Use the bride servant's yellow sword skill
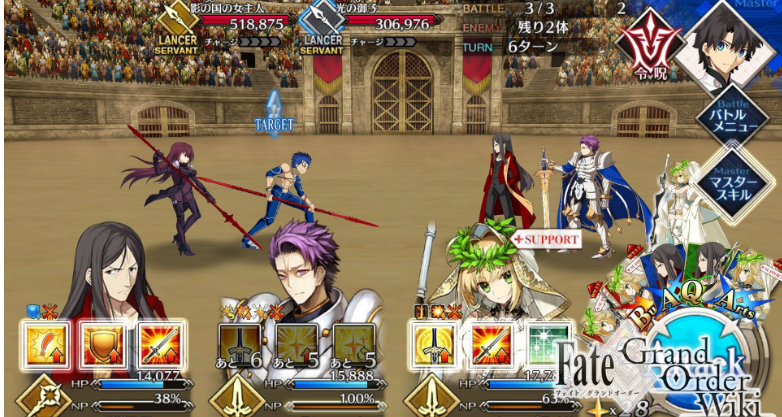The height and width of the screenshot is (417, 782). (433, 345)
